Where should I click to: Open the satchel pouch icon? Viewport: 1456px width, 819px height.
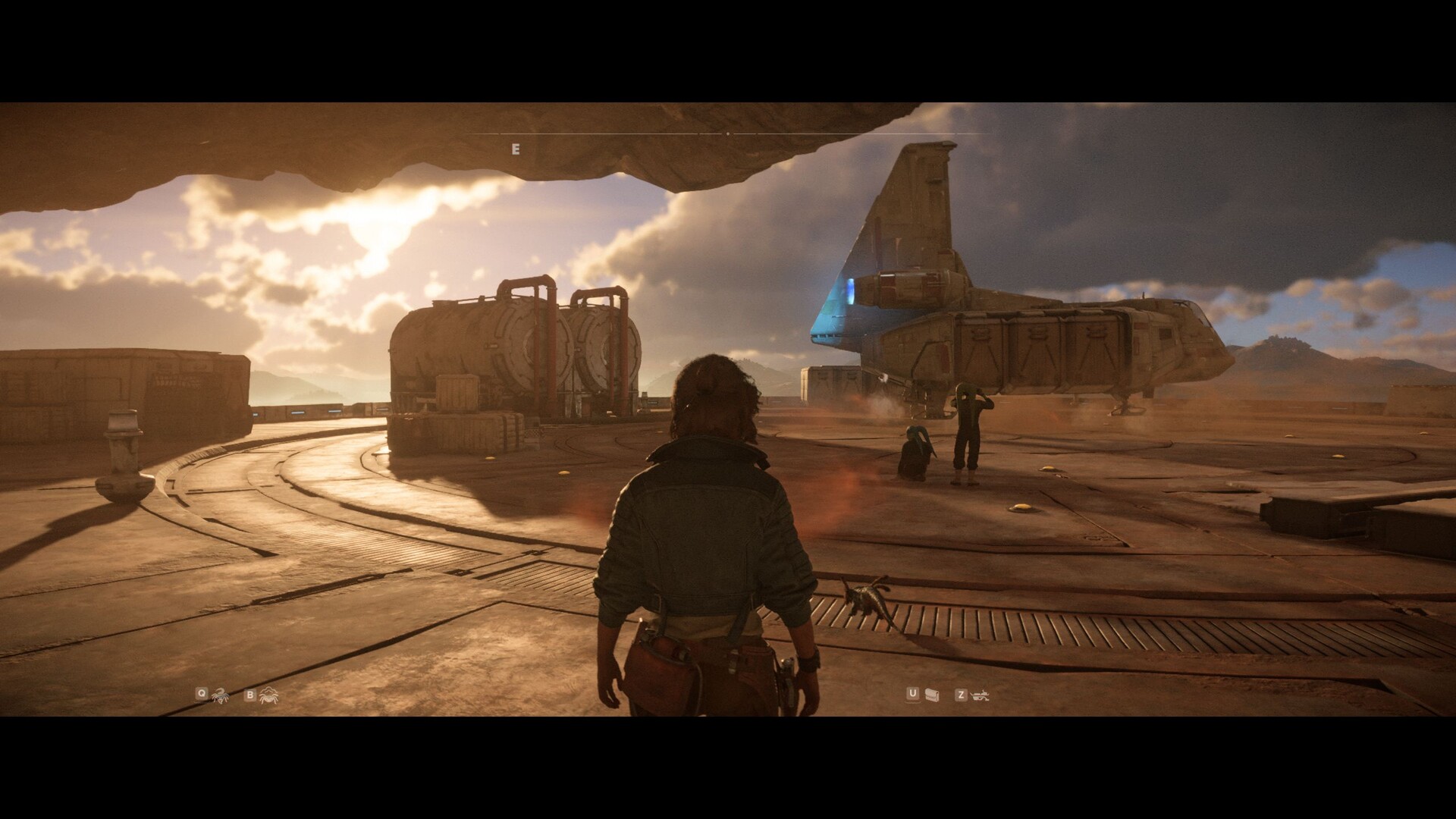932,695
